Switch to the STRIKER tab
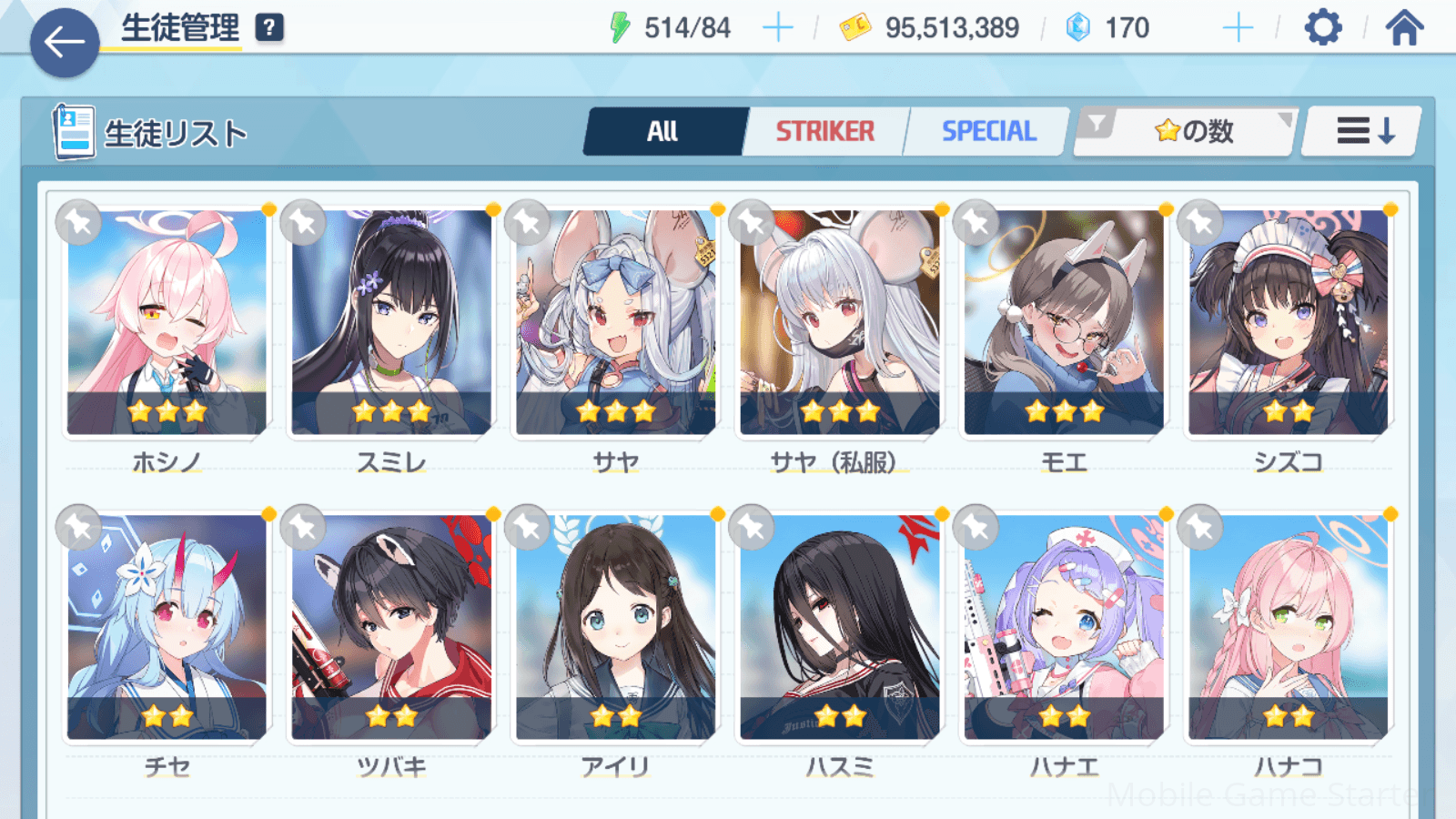Image resolution: width=1456 pixels, height=819 pixels. pos(824,132)
